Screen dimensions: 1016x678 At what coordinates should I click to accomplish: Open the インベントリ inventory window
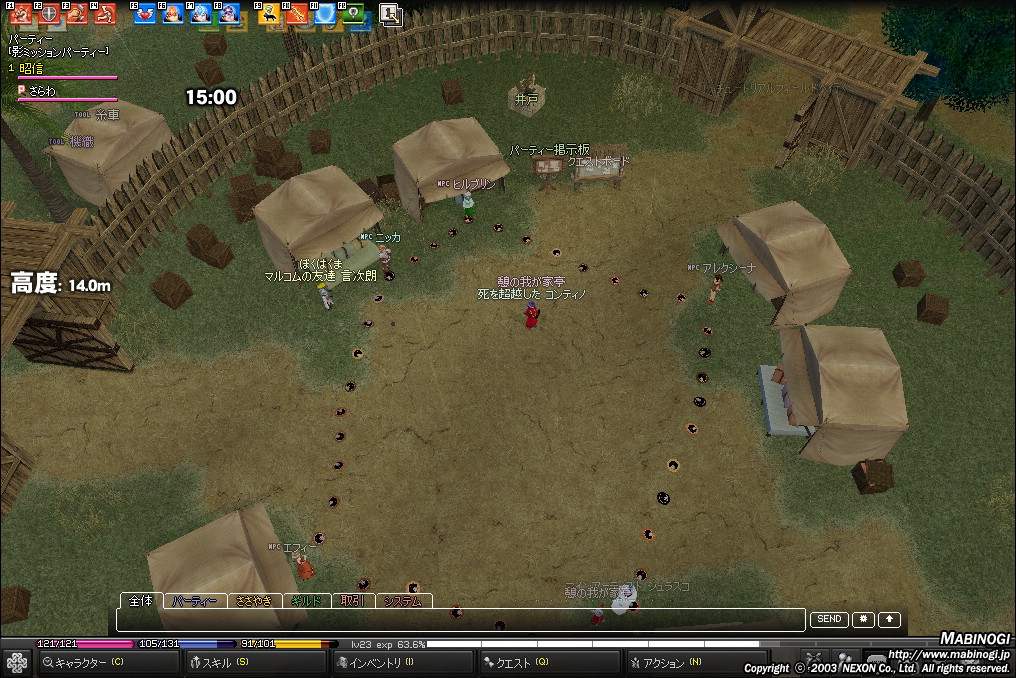click(400, 662)
